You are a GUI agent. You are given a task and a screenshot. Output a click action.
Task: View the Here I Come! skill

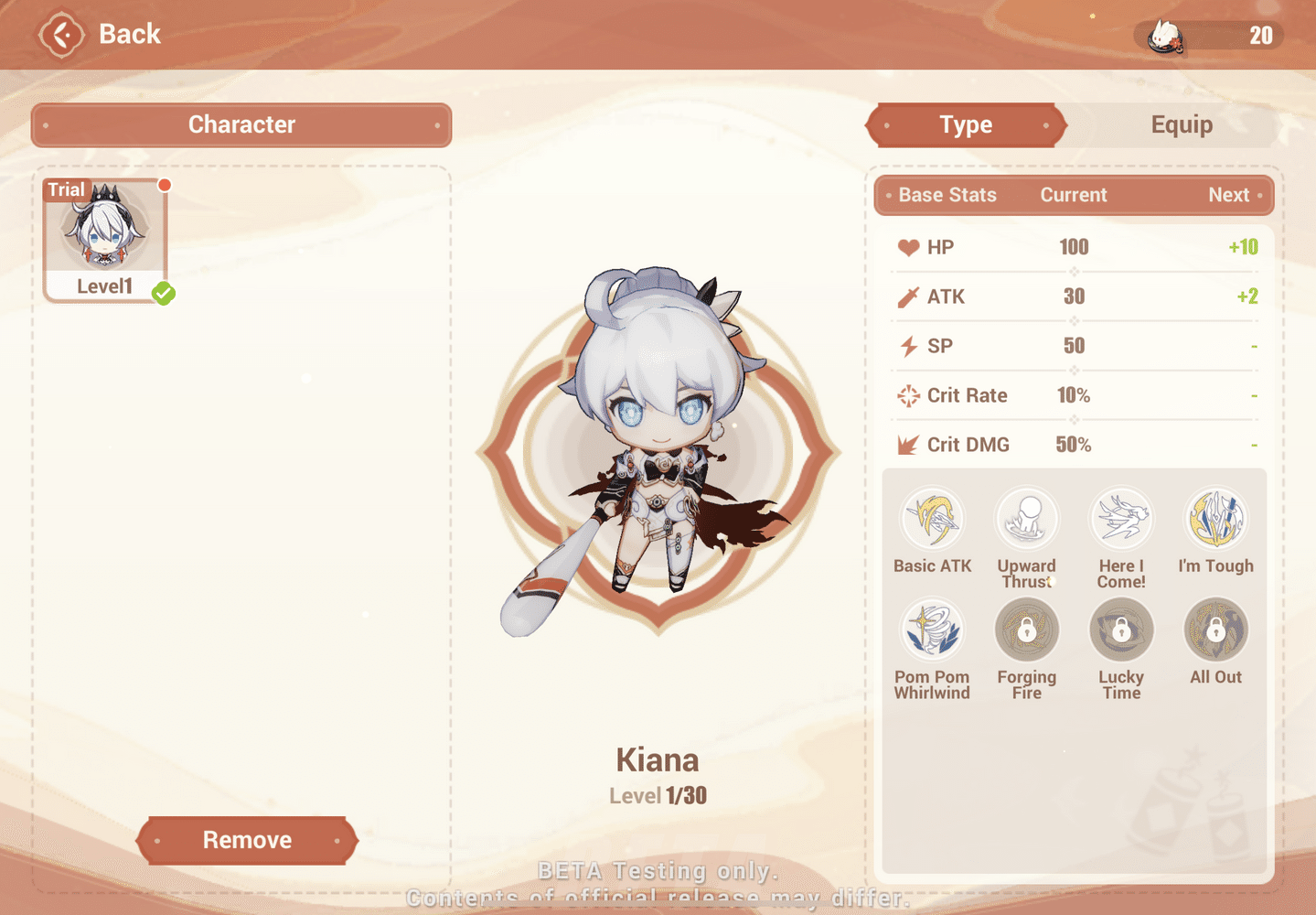coord(1120,517)
